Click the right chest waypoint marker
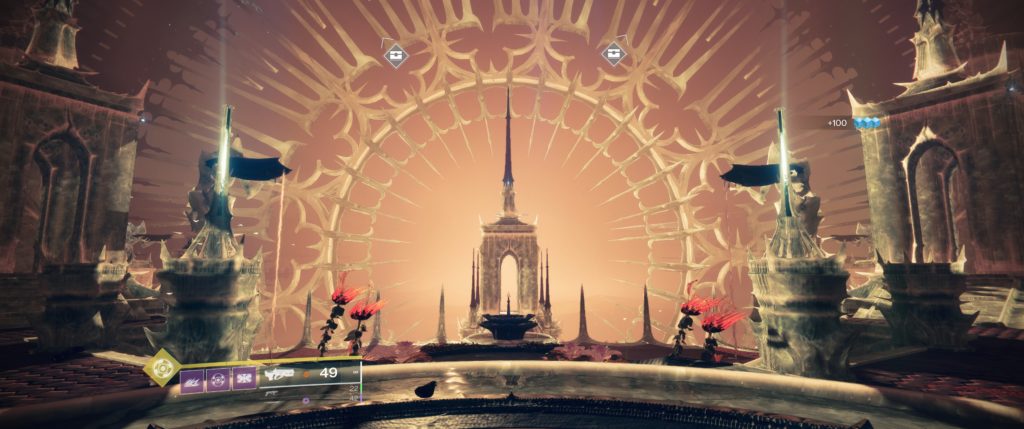The image size is (1024, 429). [614, 53]
